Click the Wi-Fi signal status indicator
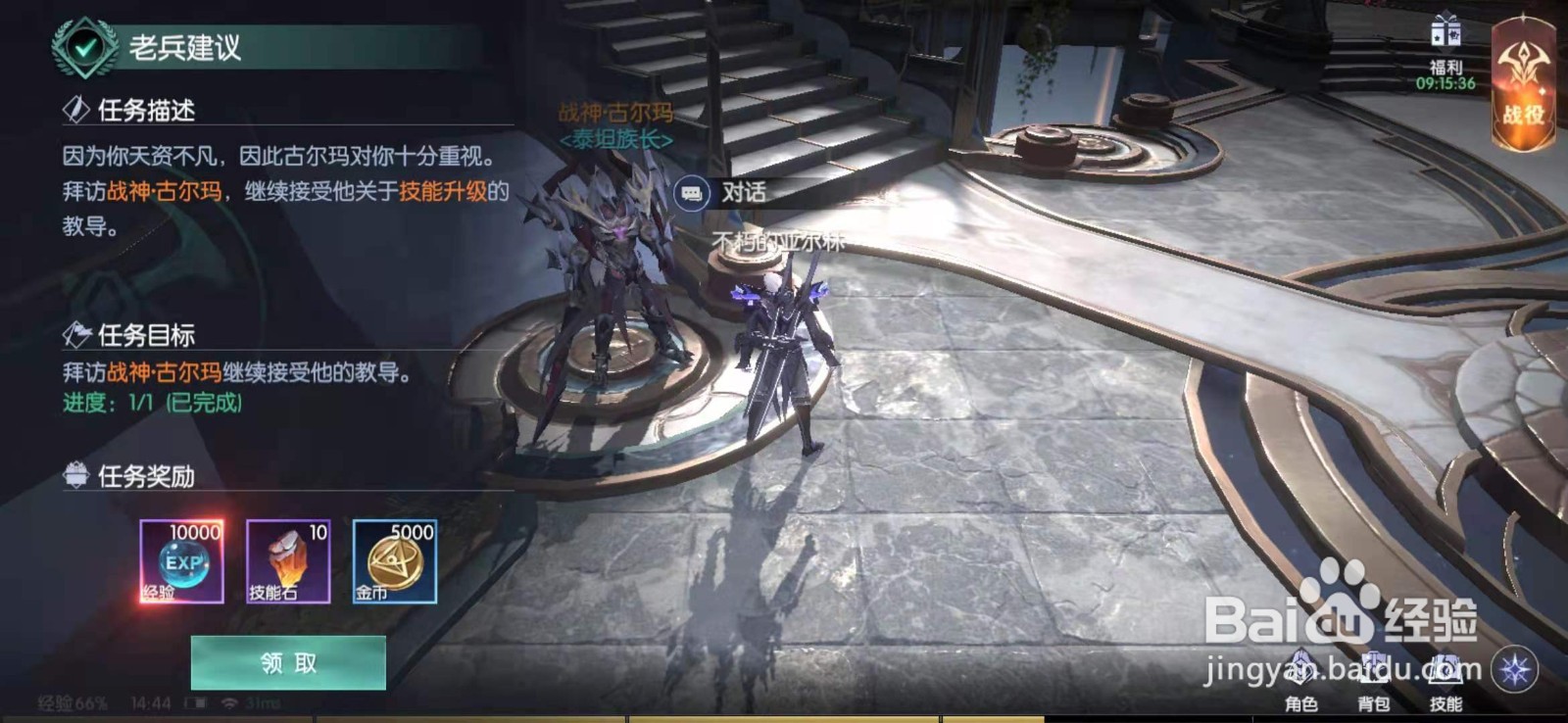This screenshot has width=1568, height=723. tap(227, 701)
